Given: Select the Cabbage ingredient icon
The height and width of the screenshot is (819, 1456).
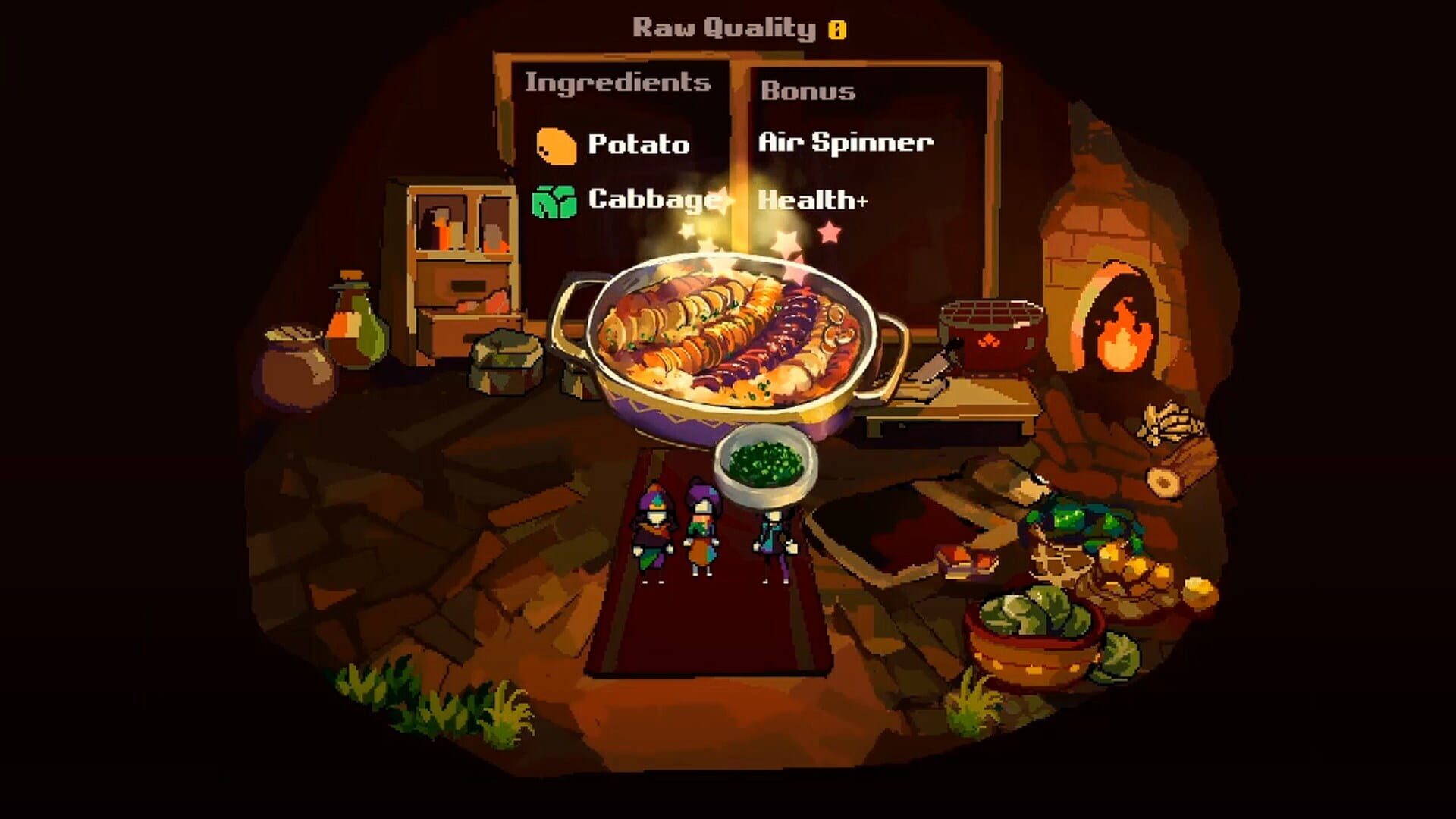Looking at the screenshot, I should tap(554, 200).
